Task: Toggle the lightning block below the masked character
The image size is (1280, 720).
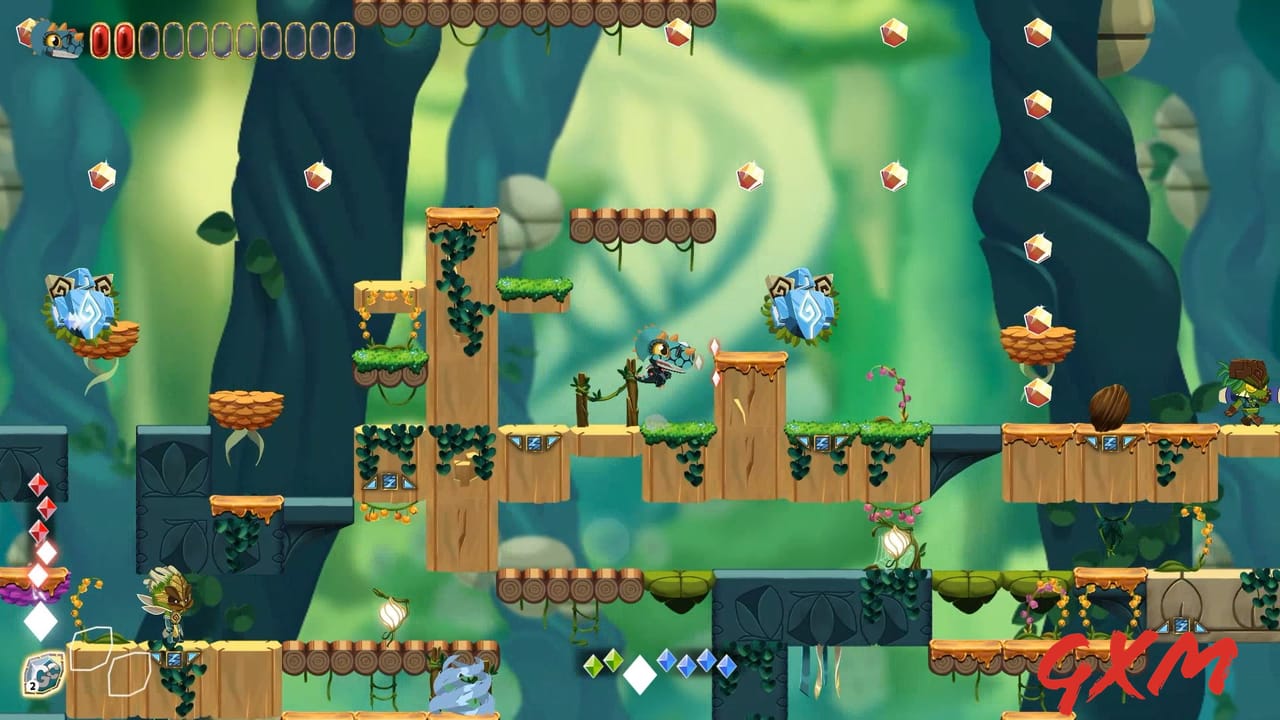Action: tap(172, 660)
